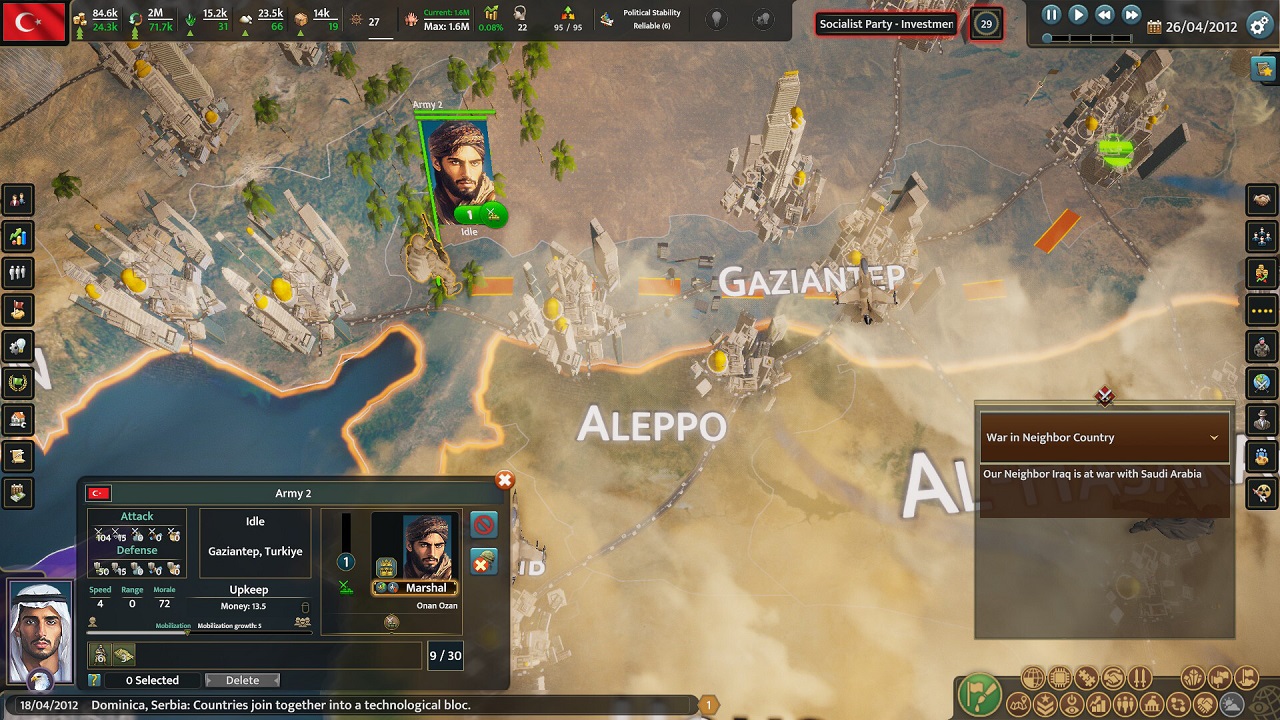Open the map pin icon in bottom toolbar
This screenshot has height=720, width=1280.
(1017, 704)
